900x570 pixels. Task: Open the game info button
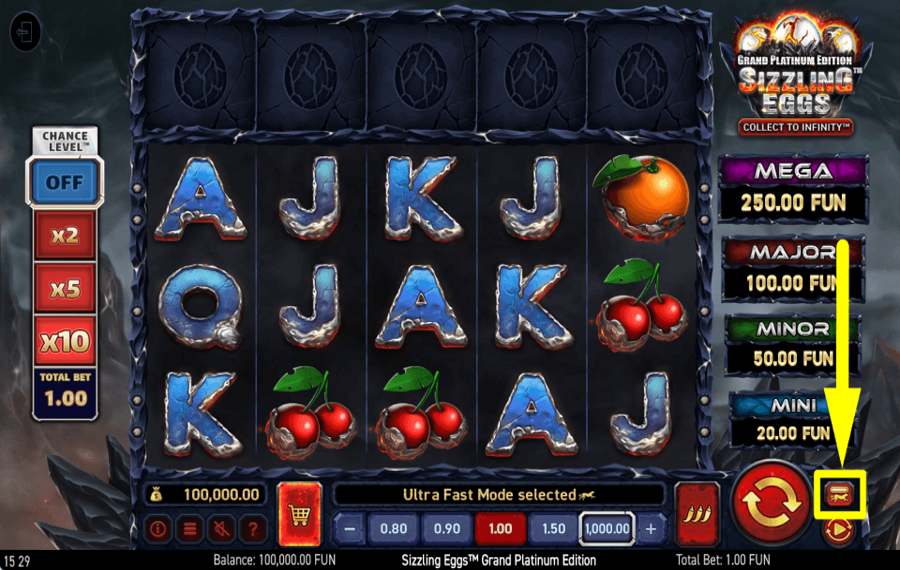coord(158,529)
